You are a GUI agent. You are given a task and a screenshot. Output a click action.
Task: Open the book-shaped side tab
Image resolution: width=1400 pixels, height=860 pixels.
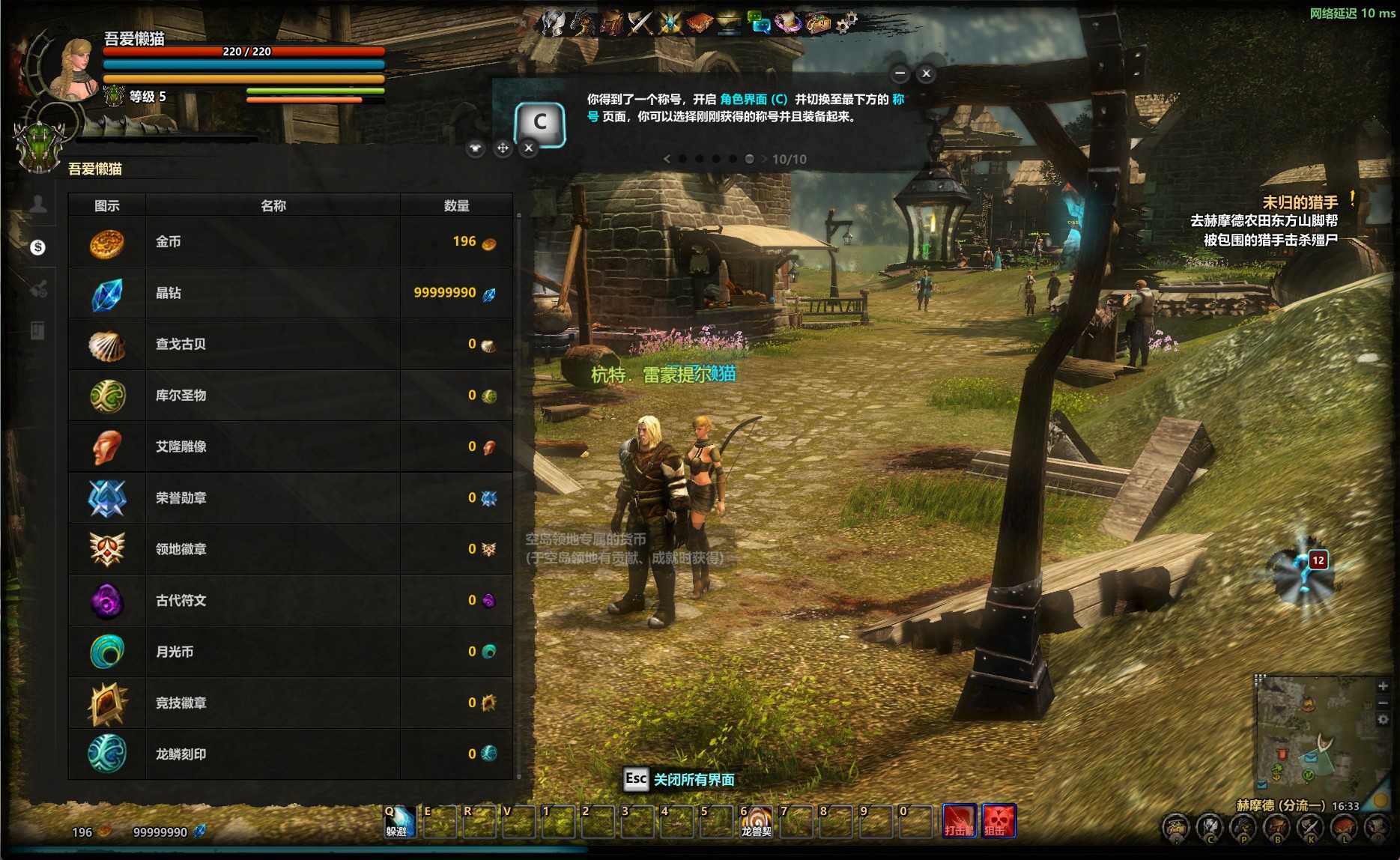[38, 330]
